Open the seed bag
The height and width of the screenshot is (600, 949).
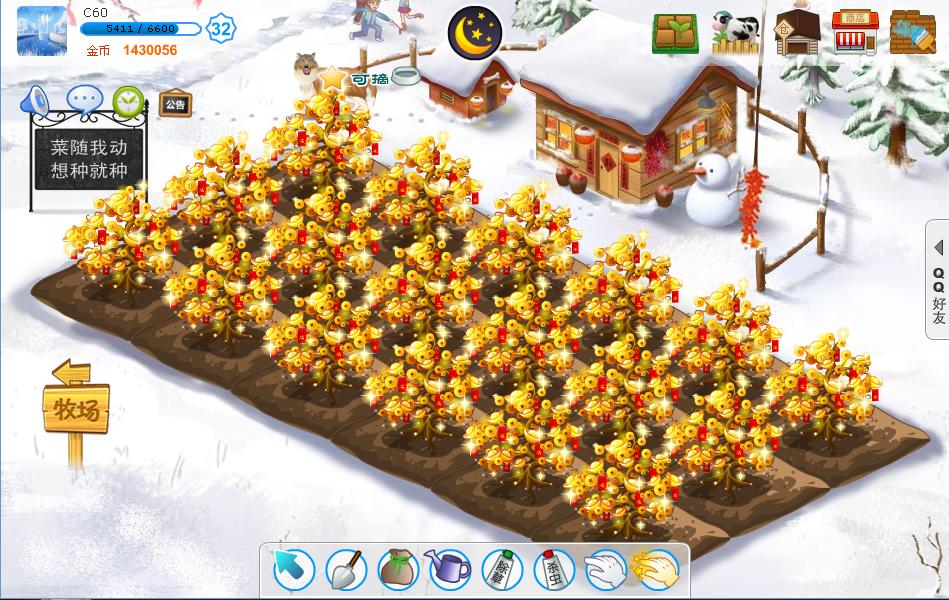coord(397,570)
